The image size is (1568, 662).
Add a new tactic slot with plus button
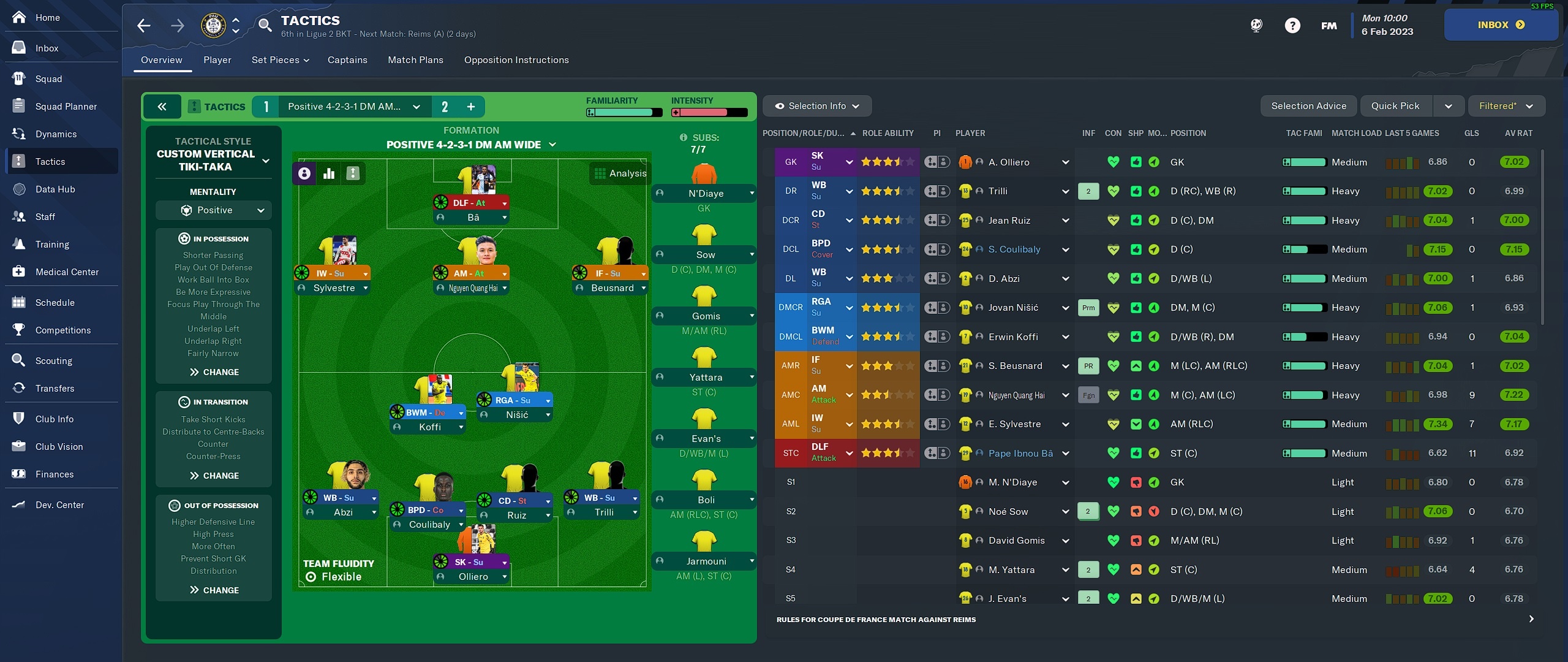pos(471,107)
